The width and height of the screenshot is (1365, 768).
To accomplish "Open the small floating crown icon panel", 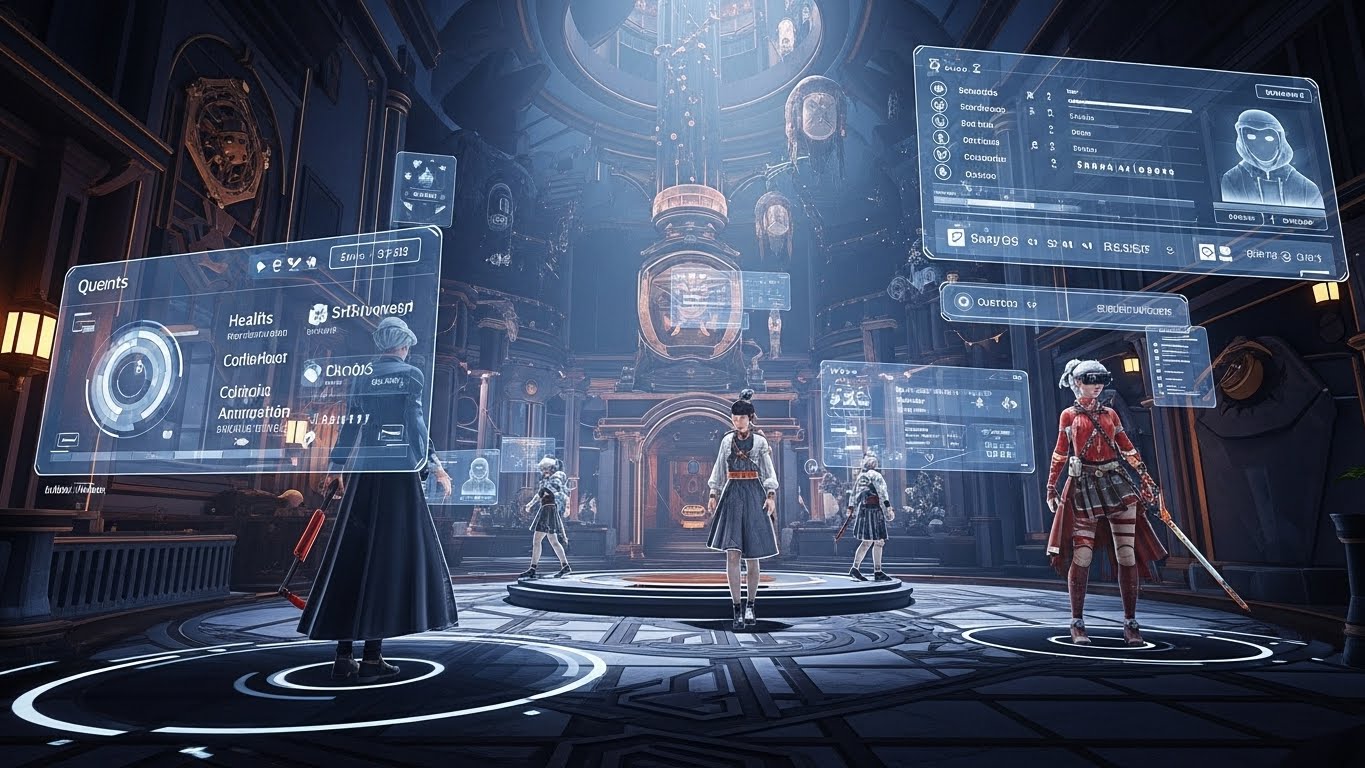I will (x=424, y=188).
